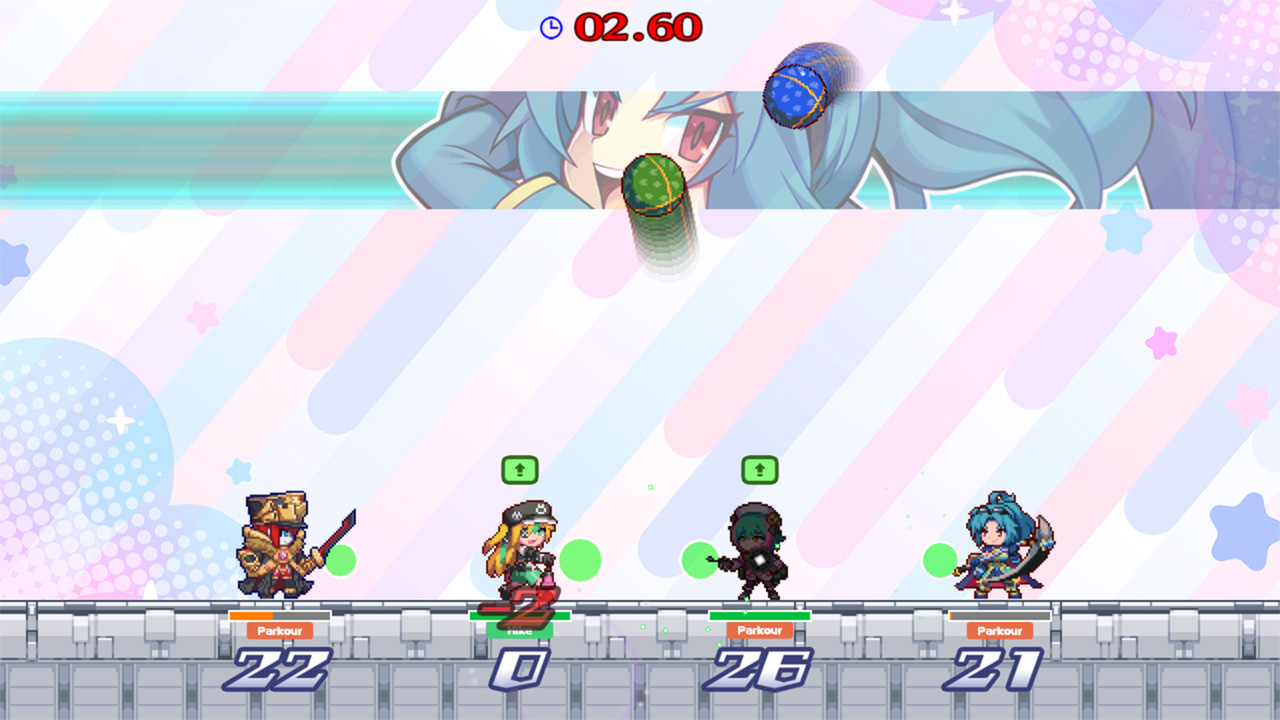Click the Parkour label above score 21
Screen dimensions: 1280x720
point(1001,630)
